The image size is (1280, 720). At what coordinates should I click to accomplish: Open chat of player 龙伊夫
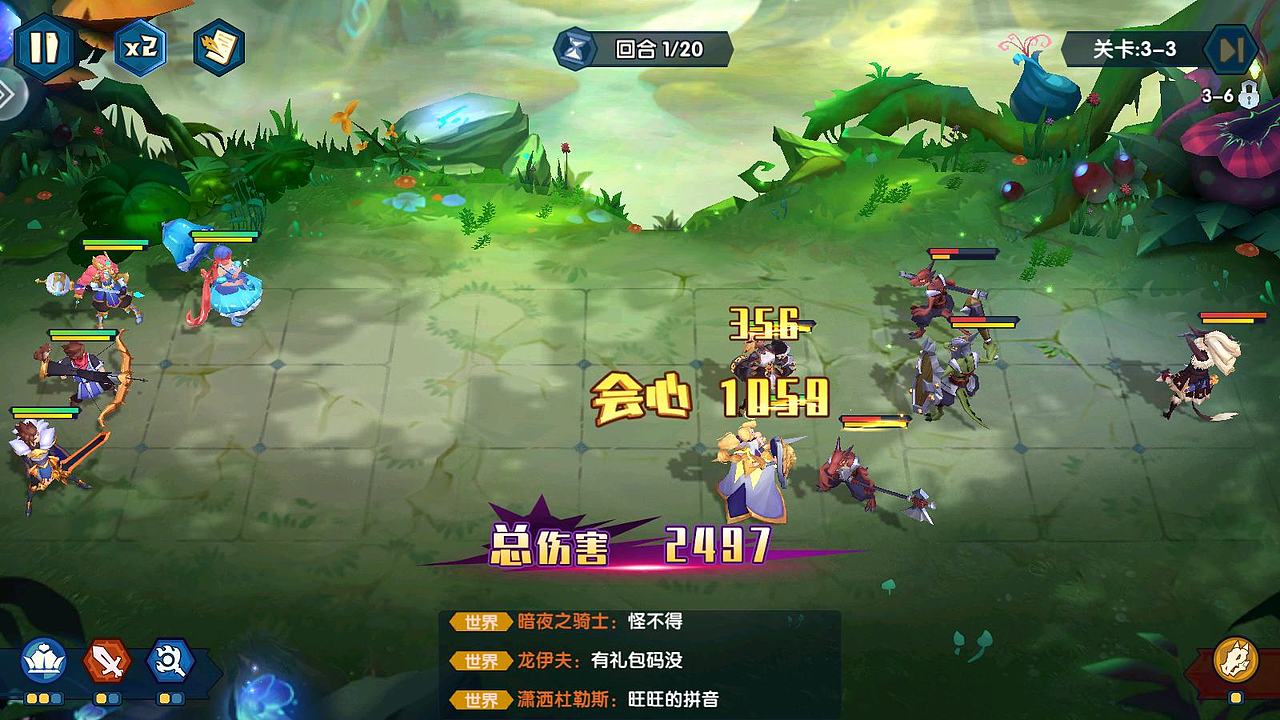(x=543, y=662)
